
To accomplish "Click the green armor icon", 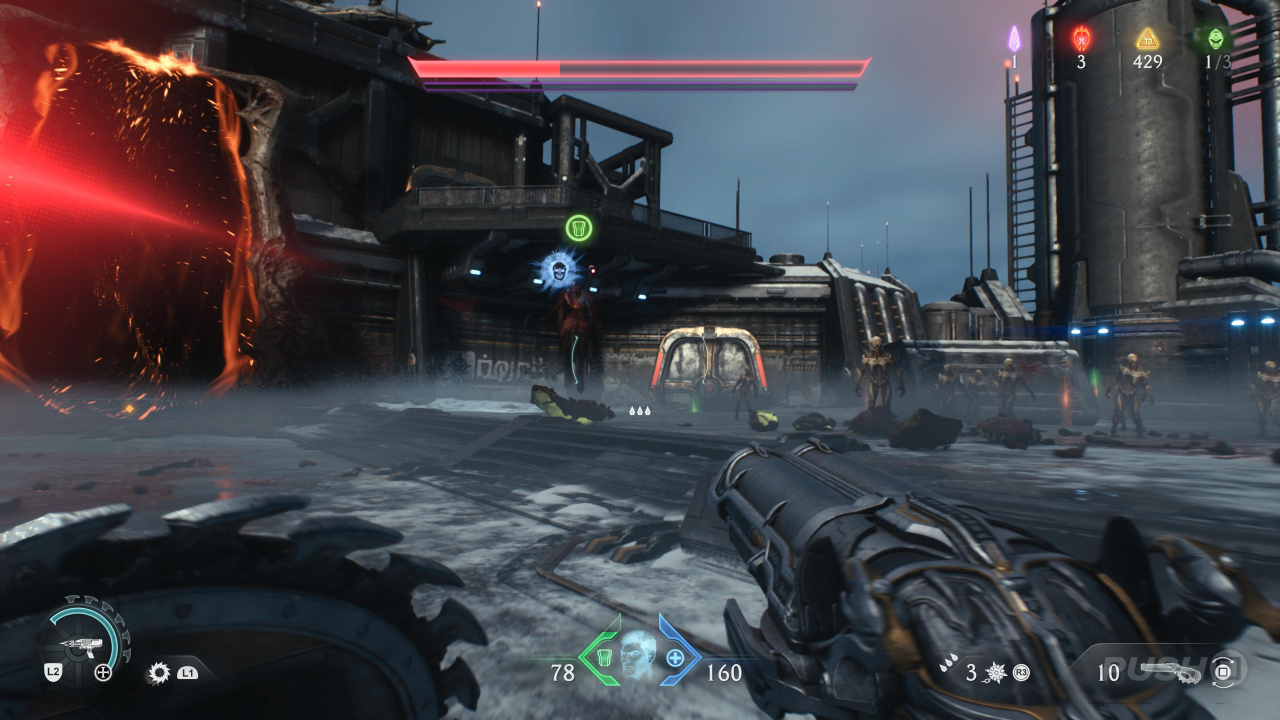I will [604, 657].
